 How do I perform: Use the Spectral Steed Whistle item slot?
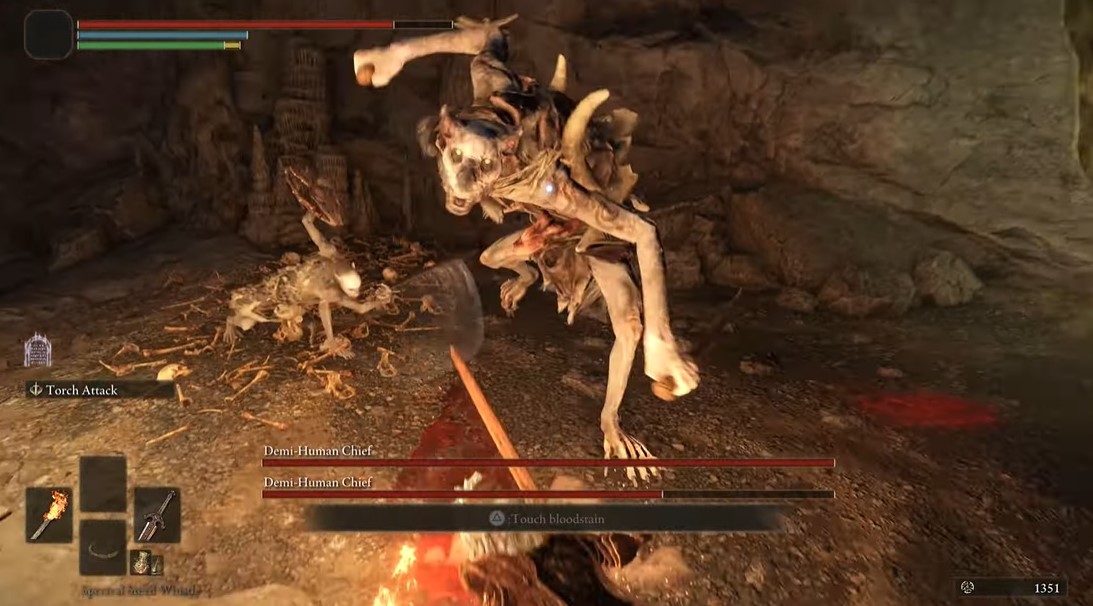[x=103, y=547]
